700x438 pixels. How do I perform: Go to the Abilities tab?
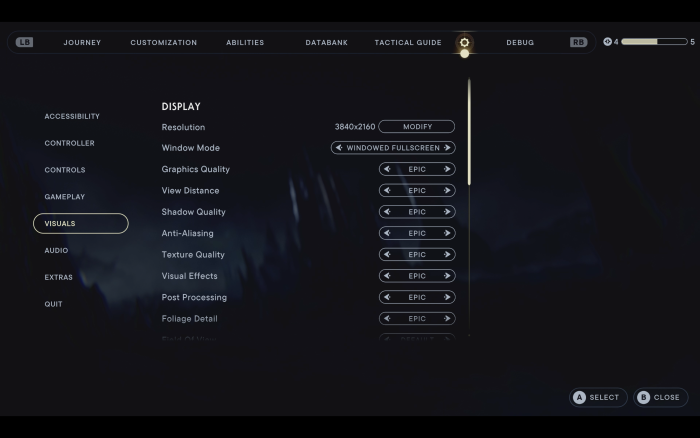coord(245,43)
